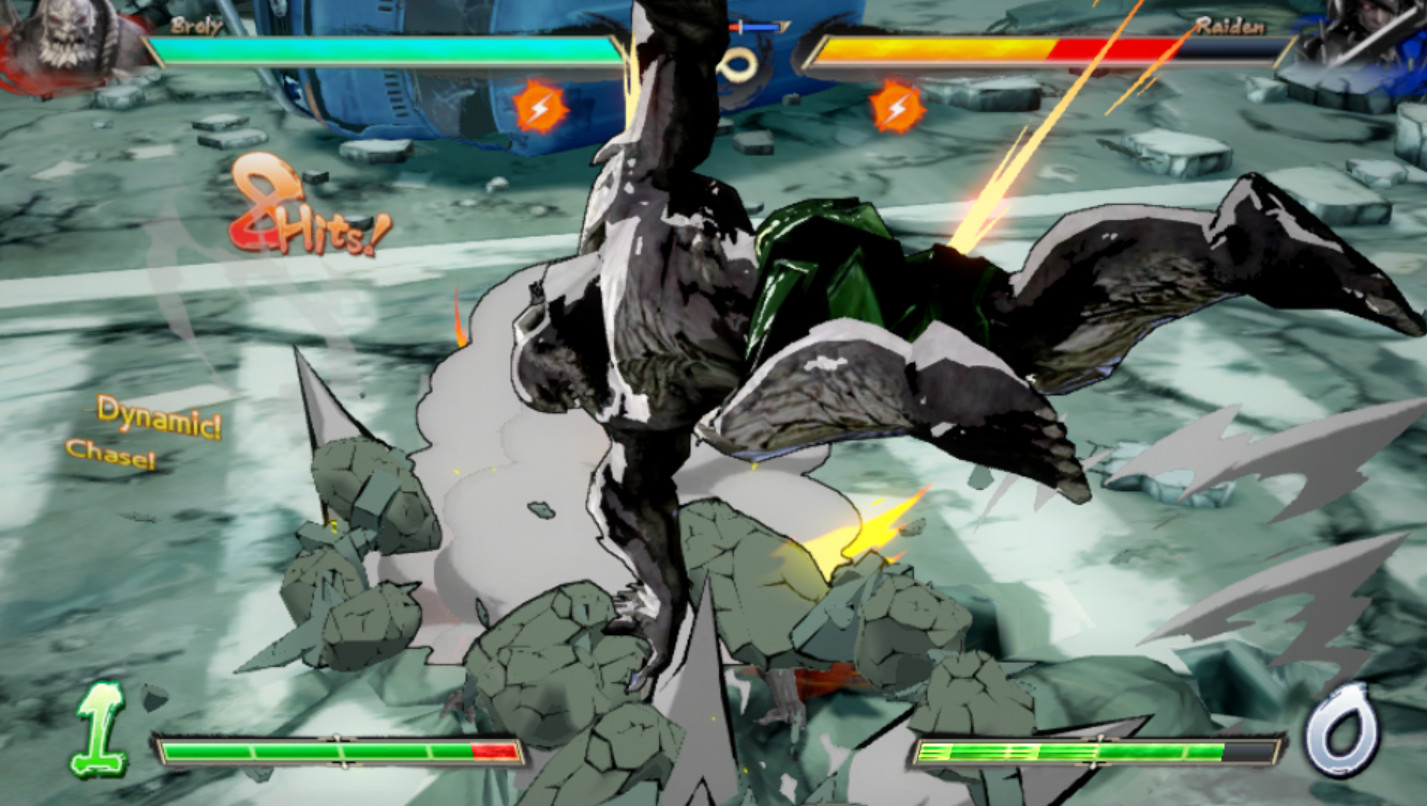Click the red-and-blue clash sword gauge
The width and height of the screenshot is (1427, 806).
[x=755, y=27]
